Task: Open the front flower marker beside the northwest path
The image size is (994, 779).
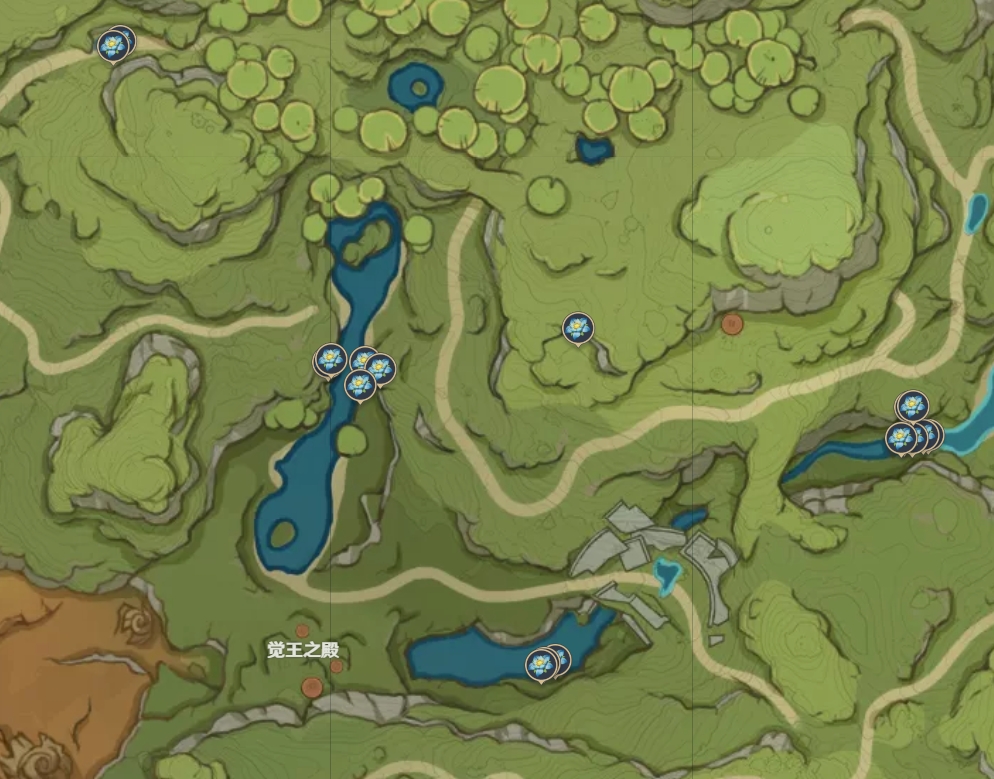Action: click(x=112, y=45)
